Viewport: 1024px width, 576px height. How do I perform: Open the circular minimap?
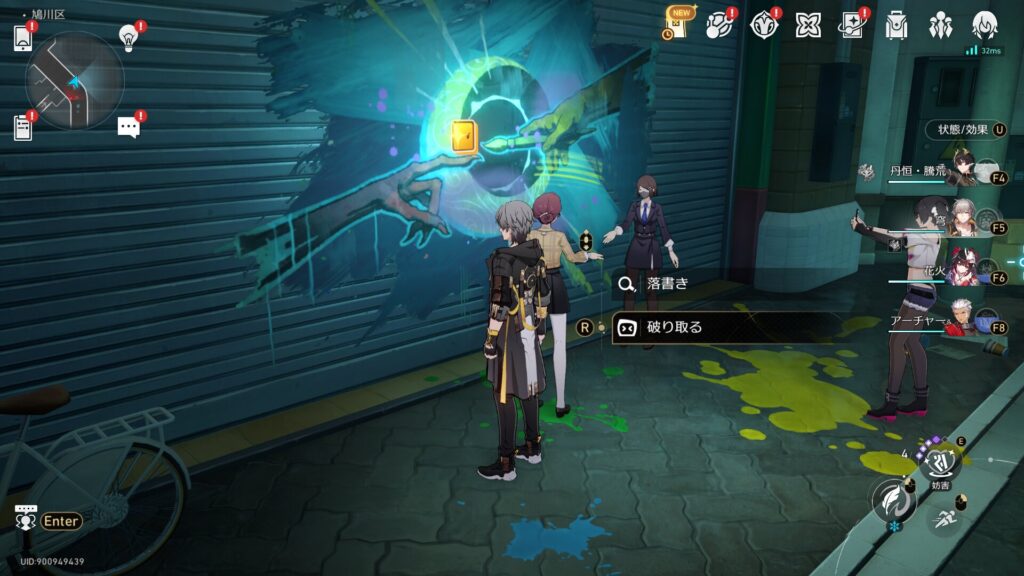pos(74,81)
